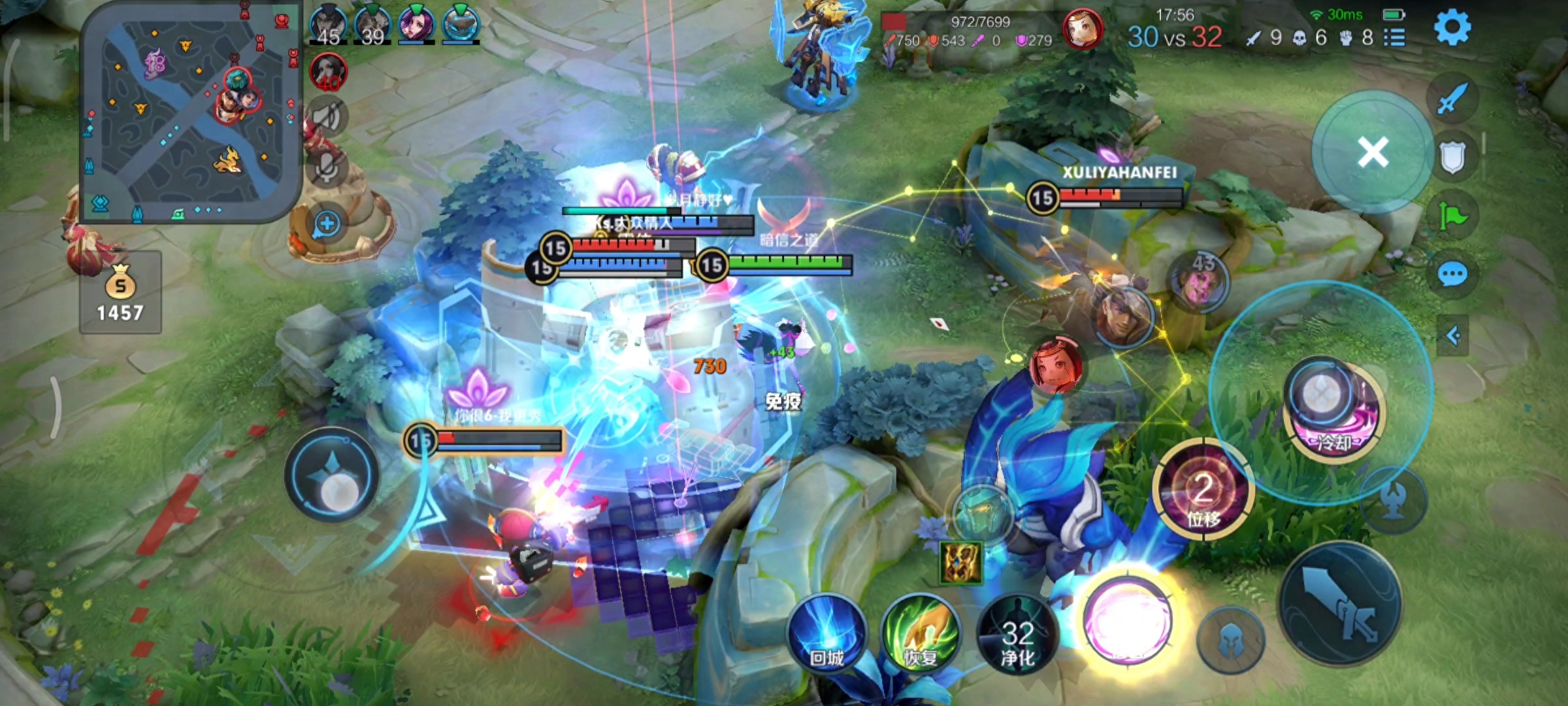Activate the 回城 recall spell

(x=827, y=634)
